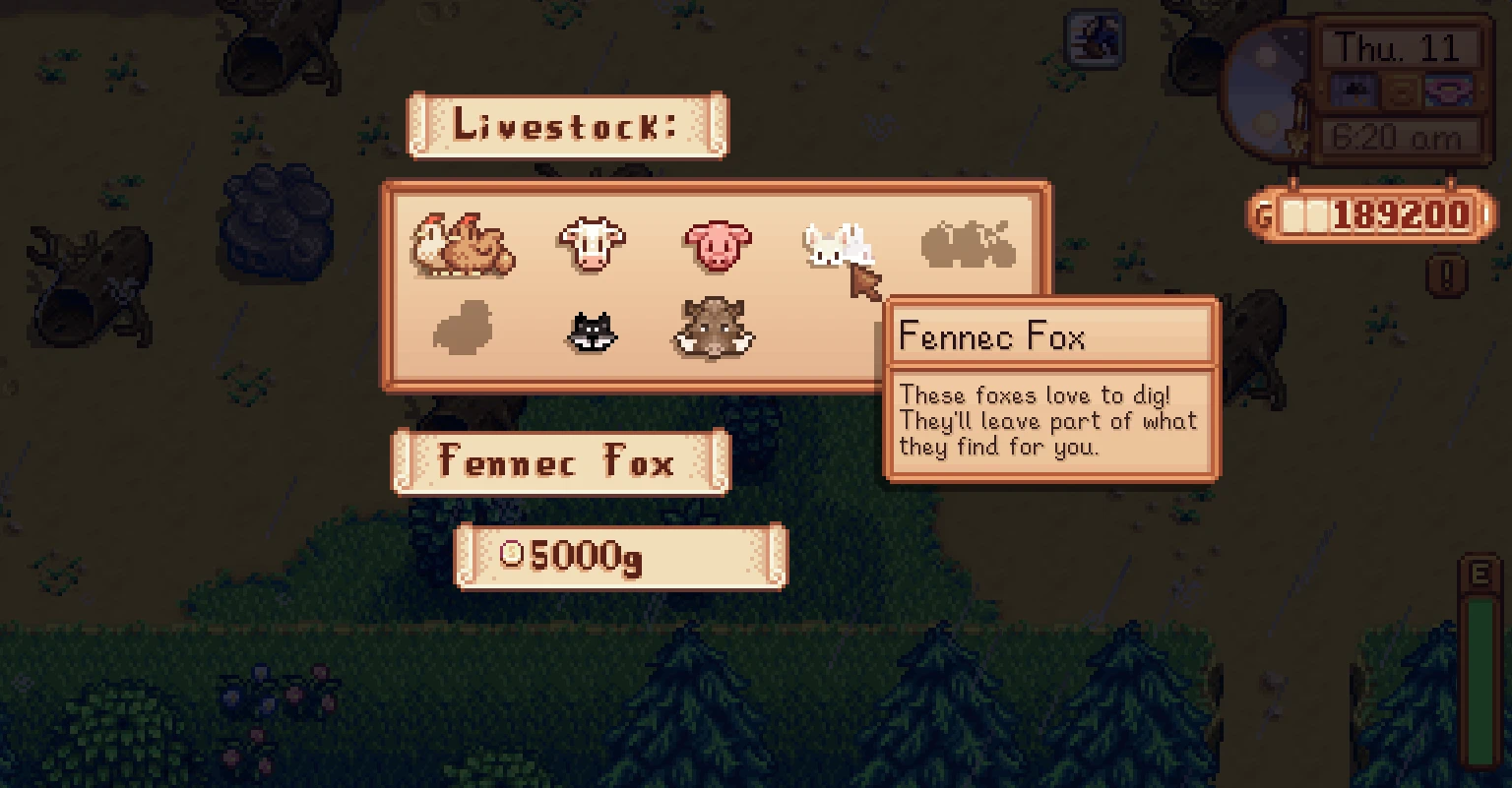The image size is (1512, 788).
Task: Open the gold counter showing 189200
Action: point(1376,214)
